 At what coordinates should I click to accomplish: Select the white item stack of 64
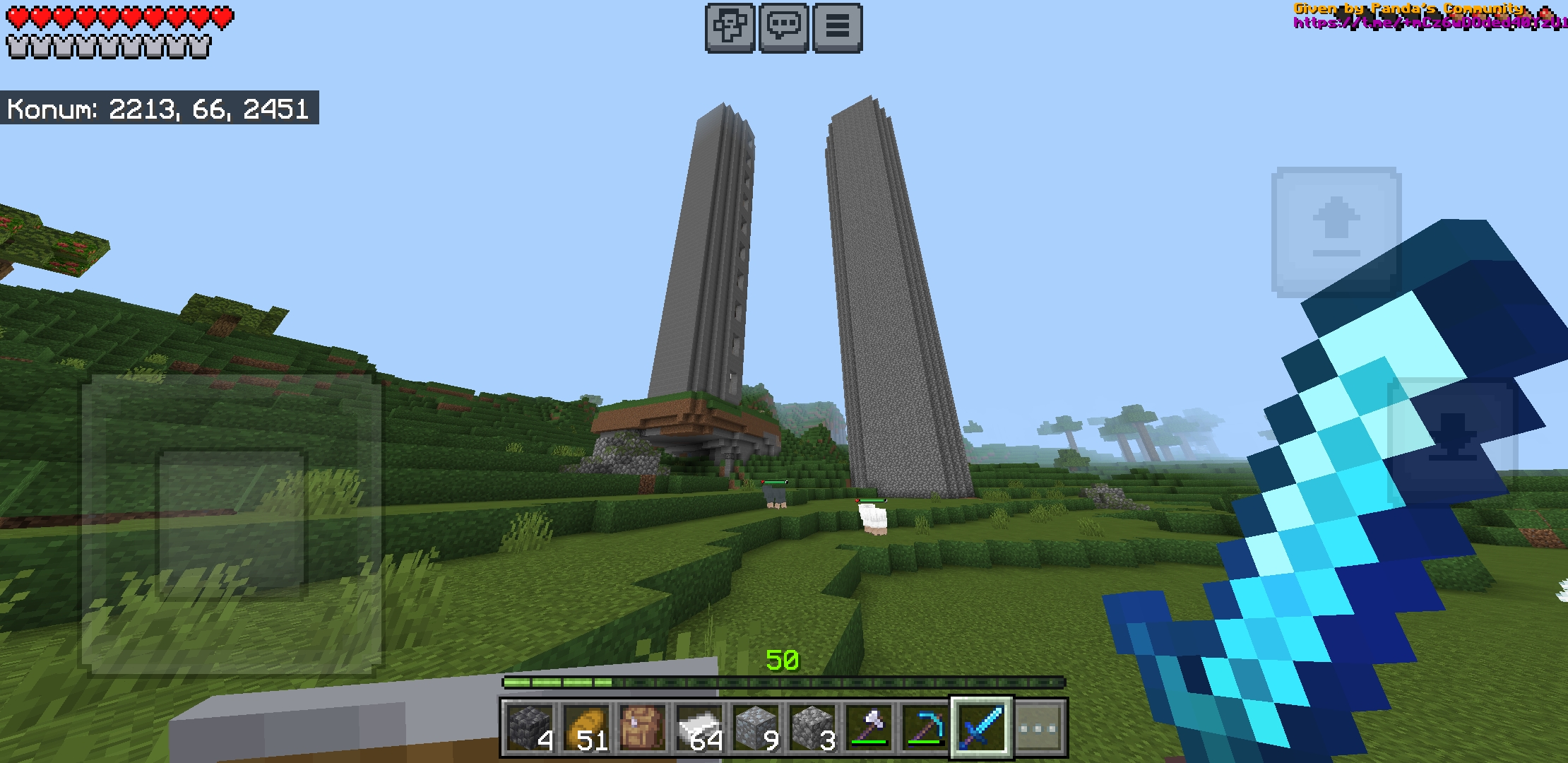(x=699, y=728)
